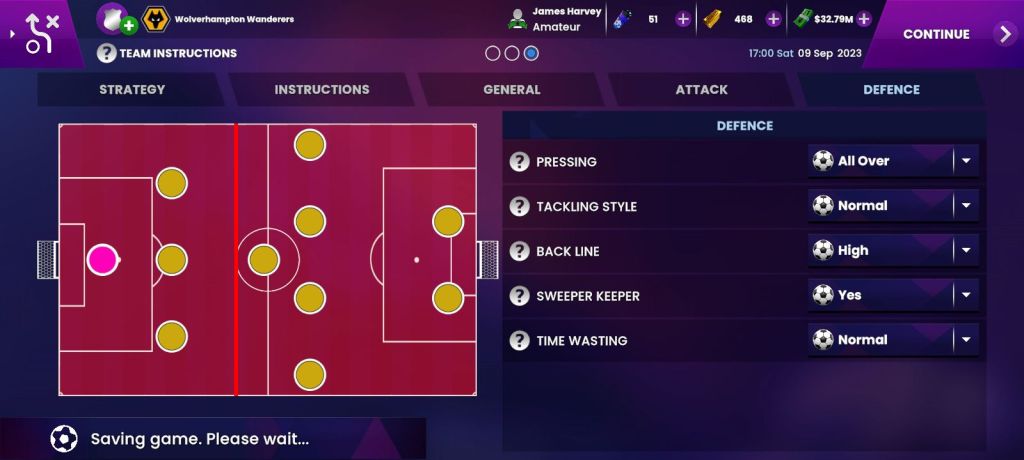1024x460 pixels.
Task: Add more gold tickets with plus
Action: (x=773, y=19)
